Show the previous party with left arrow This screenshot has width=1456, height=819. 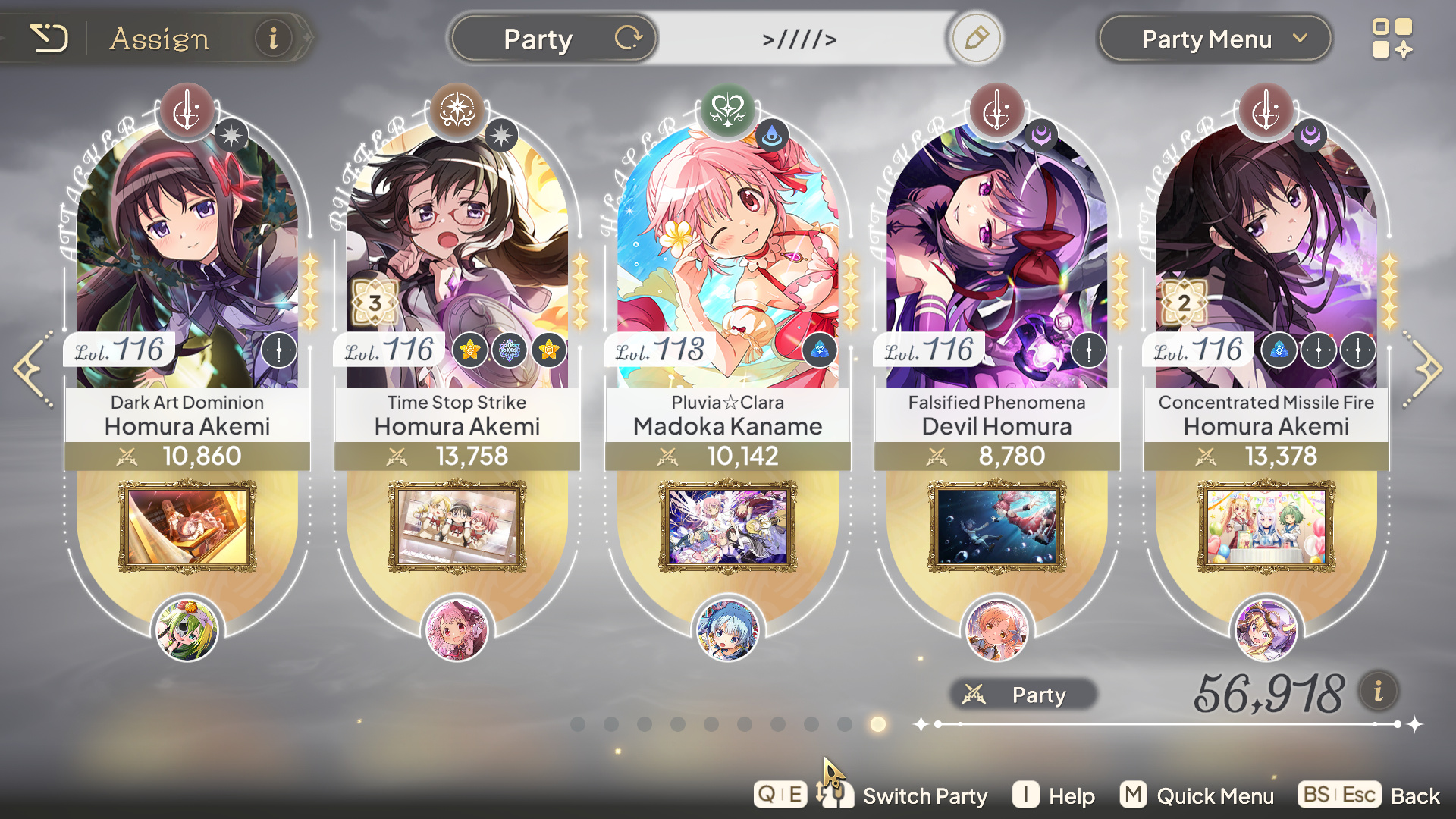point(32,369)
